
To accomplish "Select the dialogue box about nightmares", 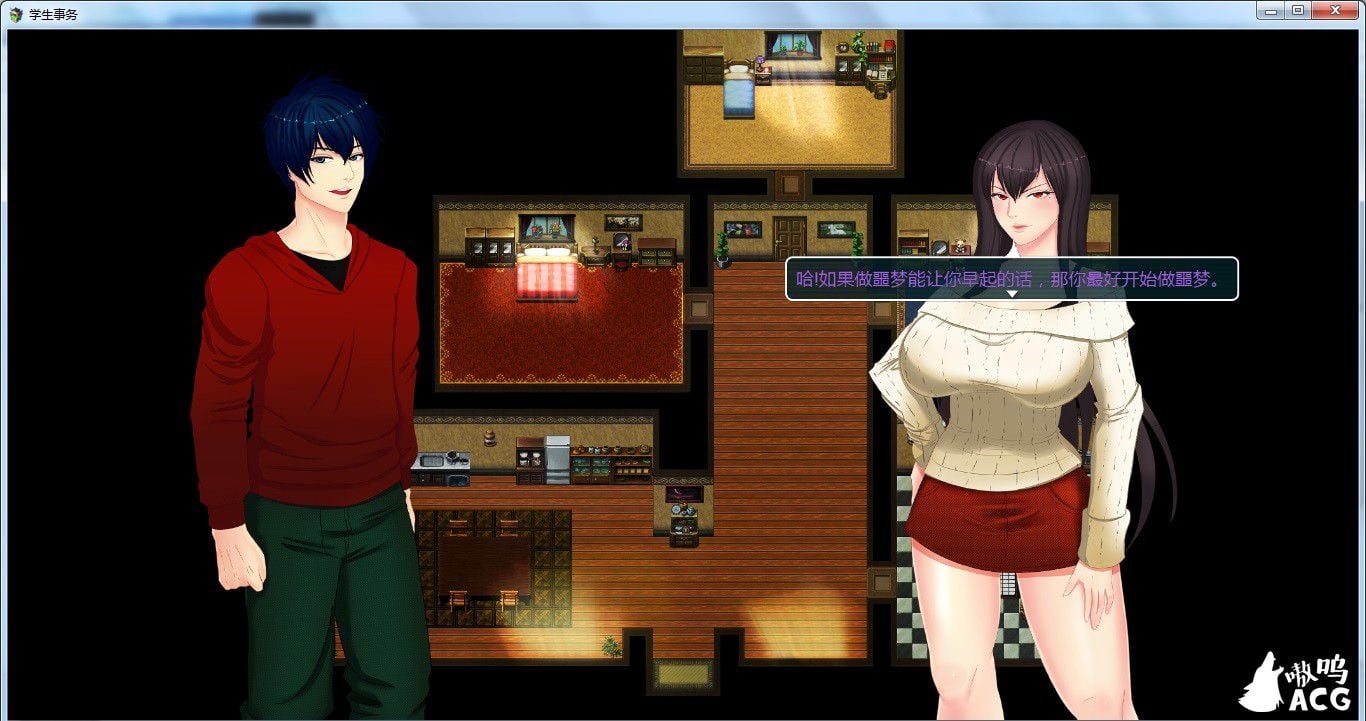I will click(1013, 279).
